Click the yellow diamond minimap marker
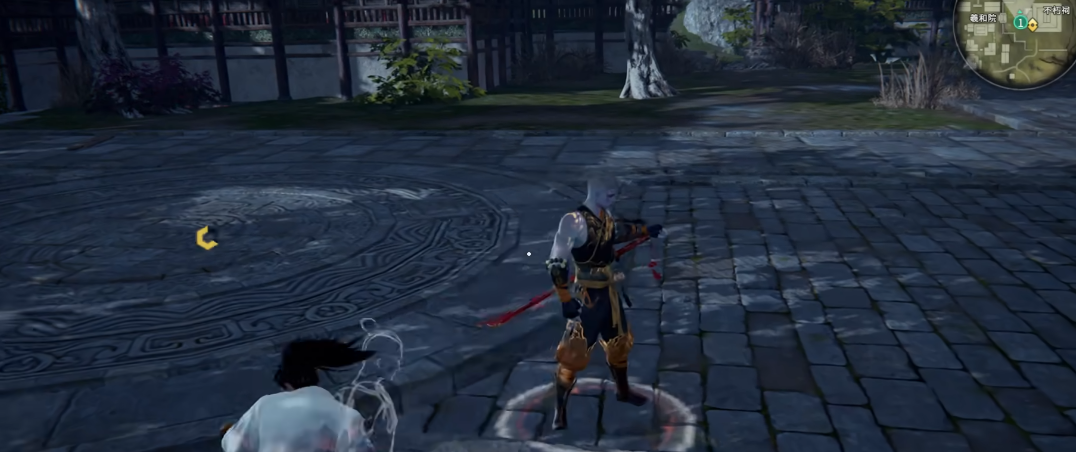1076x452 pixels. click(x=1032, y=24)
